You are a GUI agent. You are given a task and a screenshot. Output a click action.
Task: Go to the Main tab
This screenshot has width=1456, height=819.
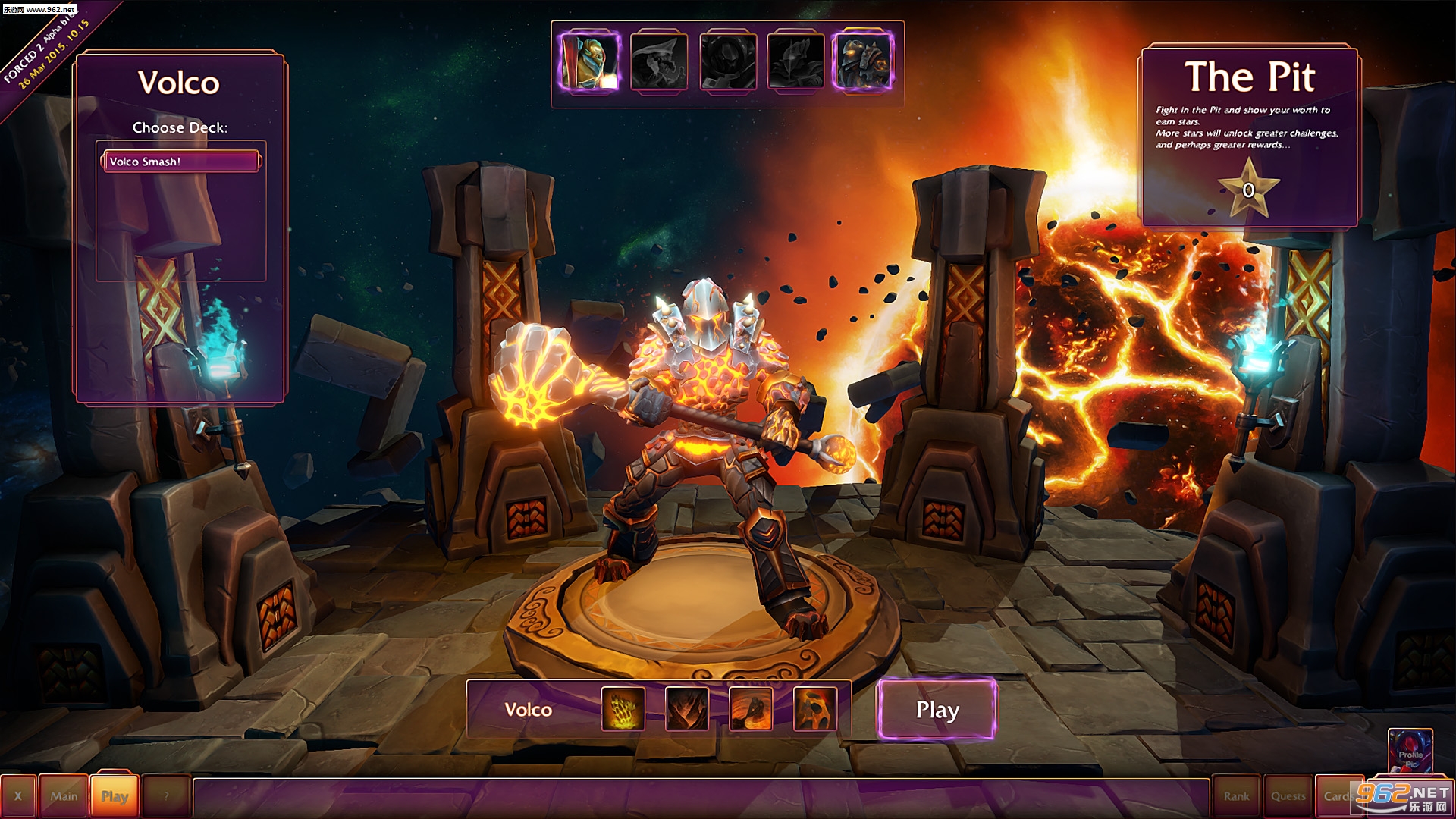pyautogui.click(x=64, y=796)
